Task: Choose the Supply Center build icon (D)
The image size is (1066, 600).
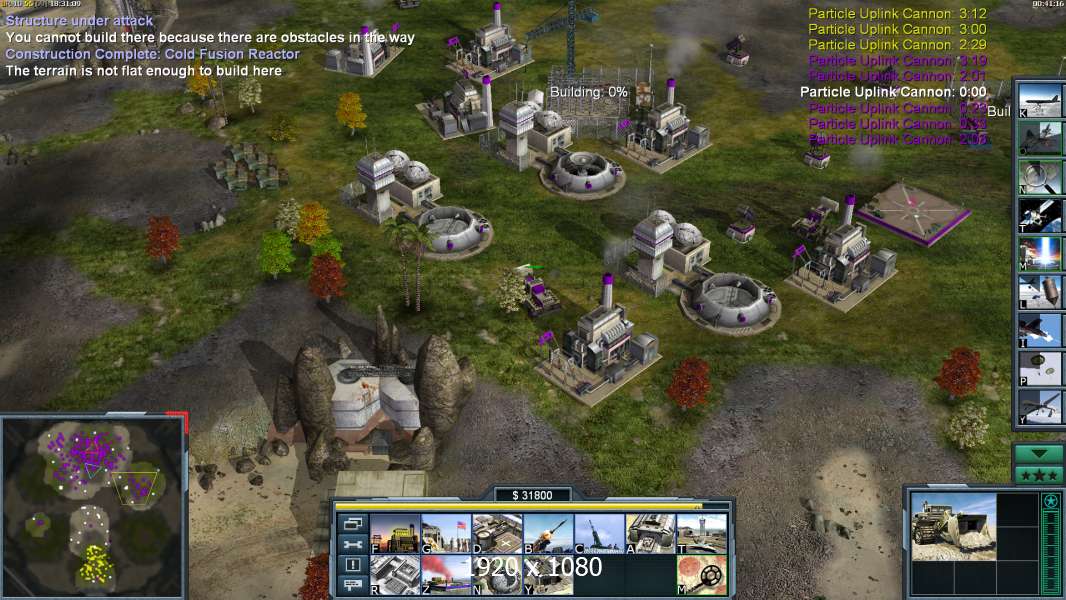Action: pyautogui.click(x=497, y=533)
